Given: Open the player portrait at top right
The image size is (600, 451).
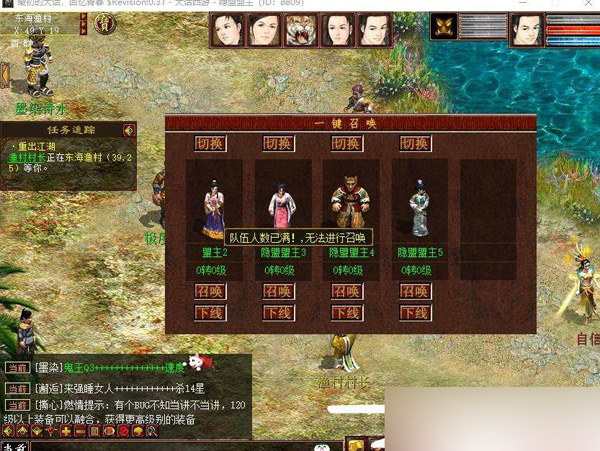Looking at the screenshot, I should 526,30.
